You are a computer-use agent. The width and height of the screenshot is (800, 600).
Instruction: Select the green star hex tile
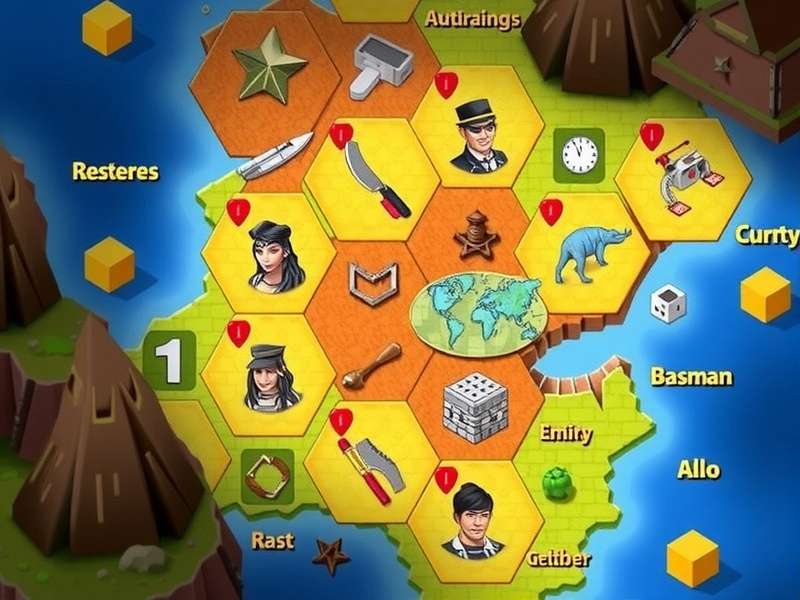(x=270, y=67)
